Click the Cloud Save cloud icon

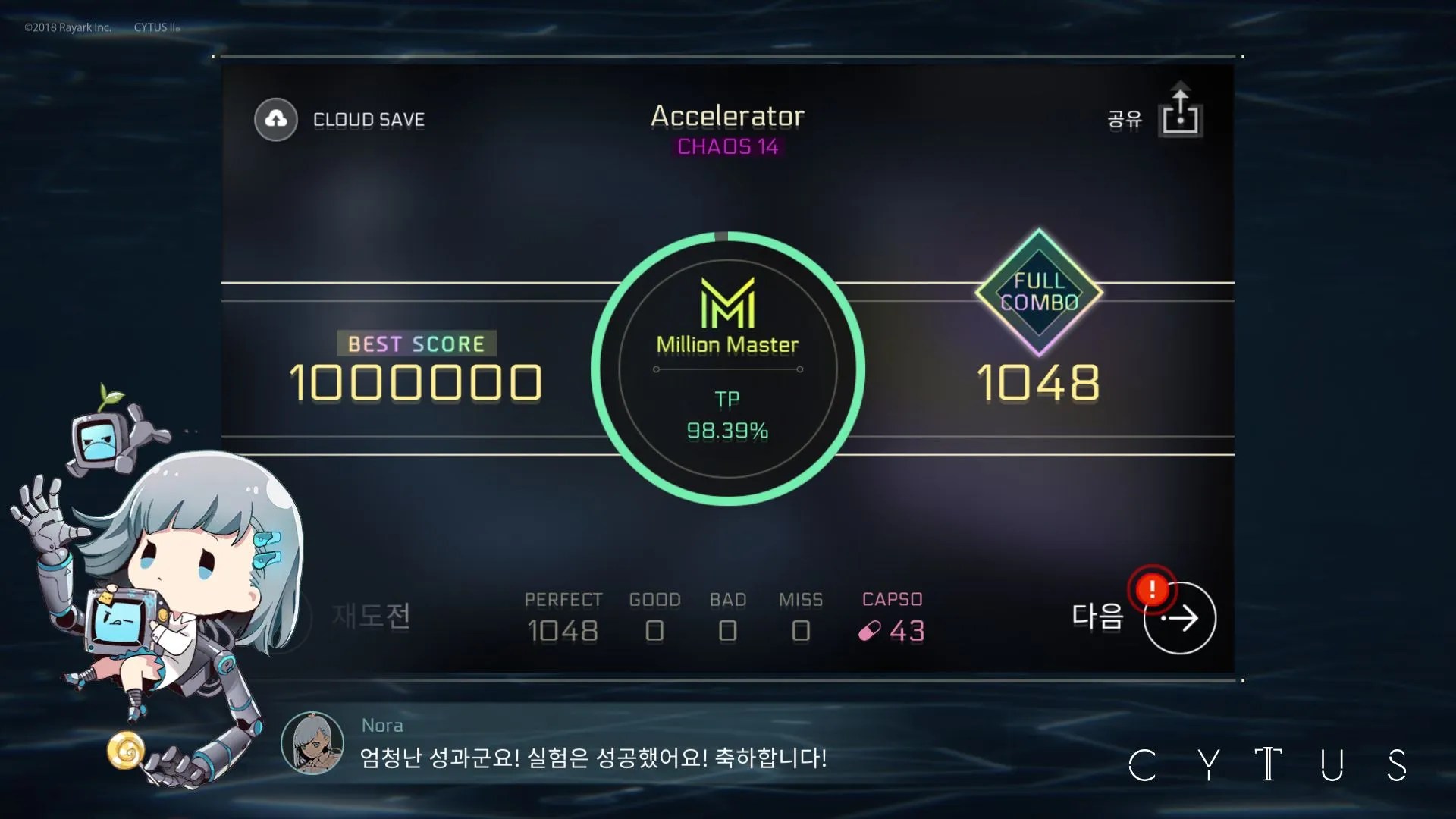click(x=275, y=119)
